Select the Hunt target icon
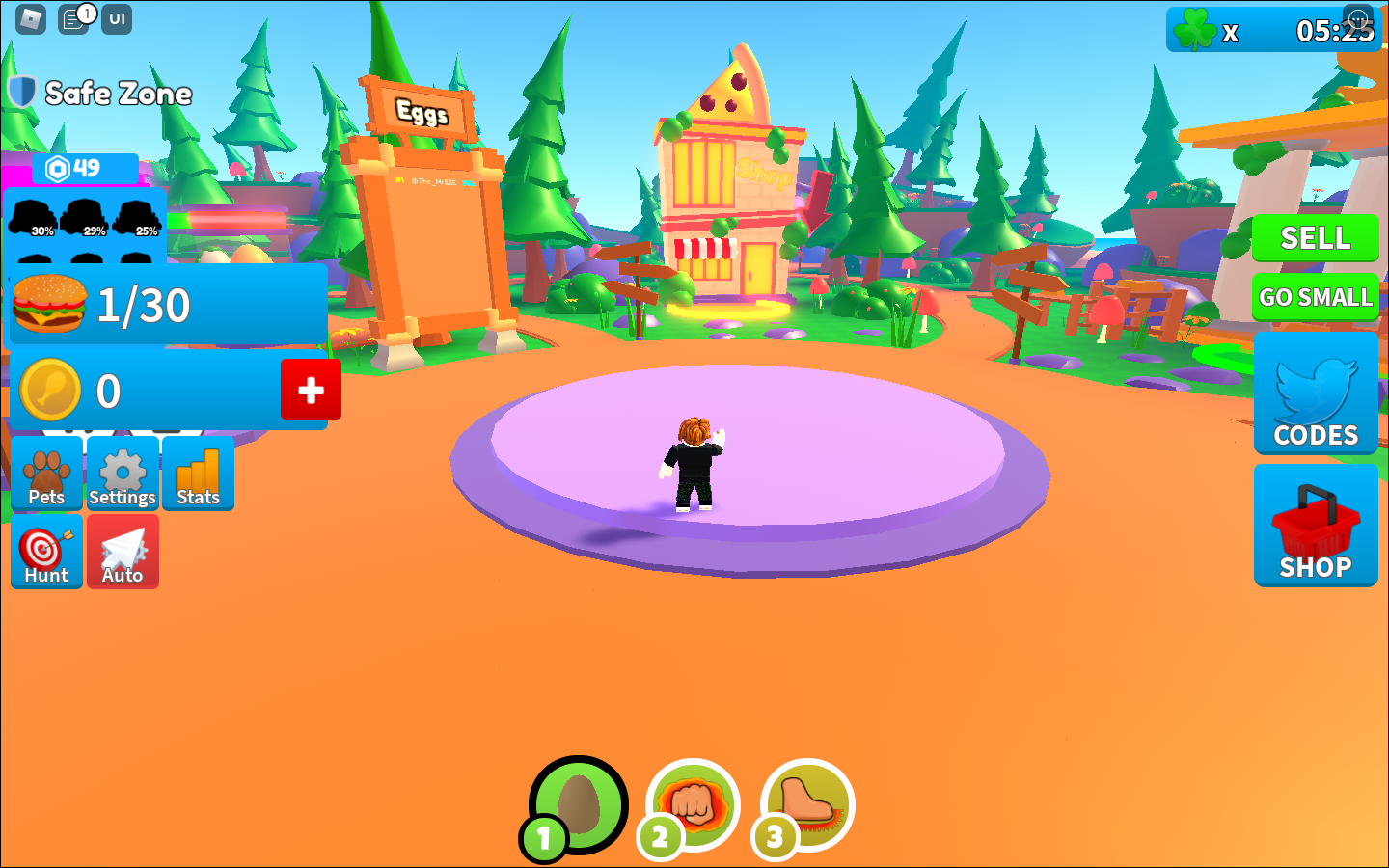Screen dimensions: 1389x868 [46, 552]
